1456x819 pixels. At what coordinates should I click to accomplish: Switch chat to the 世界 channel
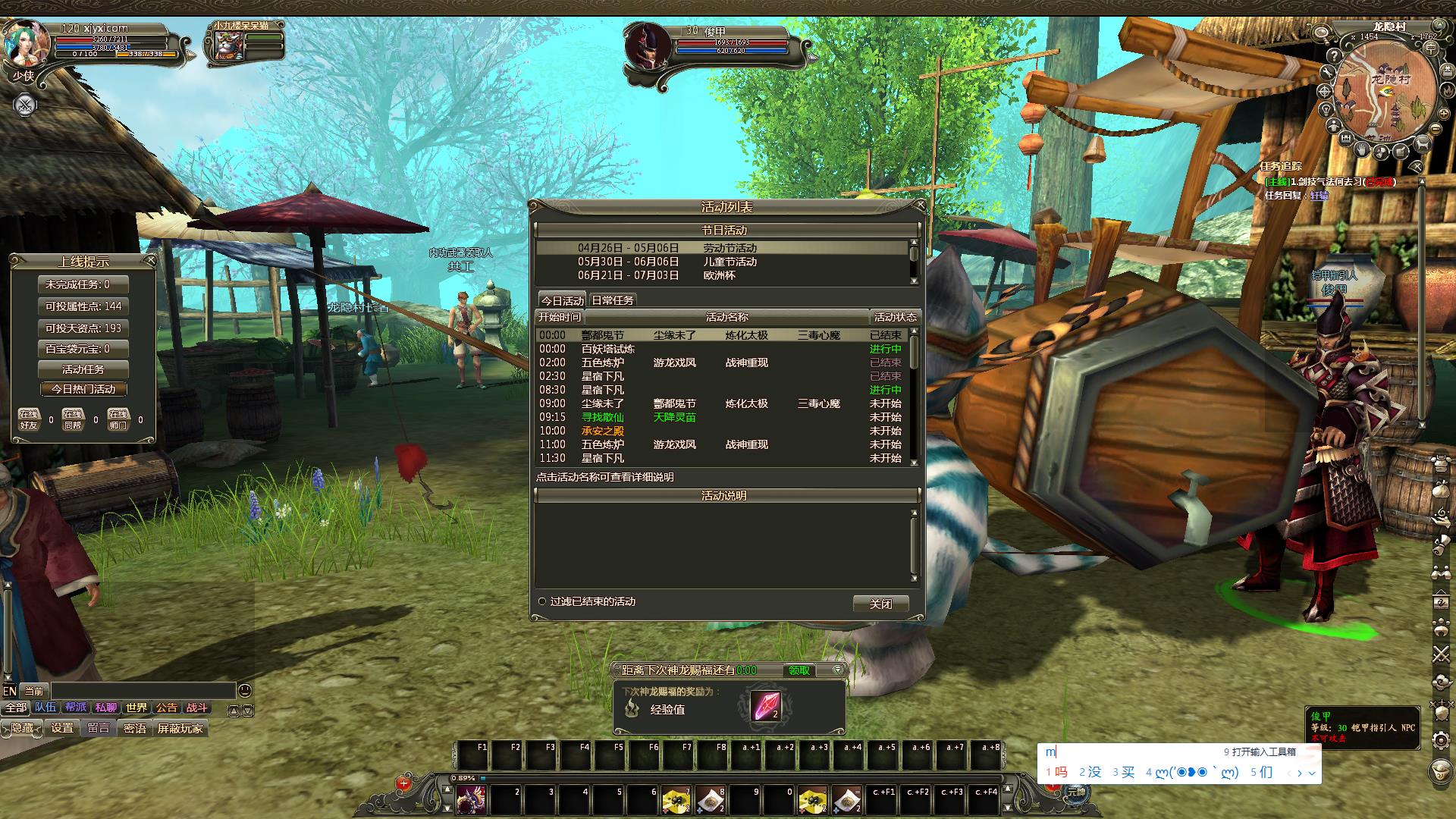pyautogui.click(x=136, y=708)
